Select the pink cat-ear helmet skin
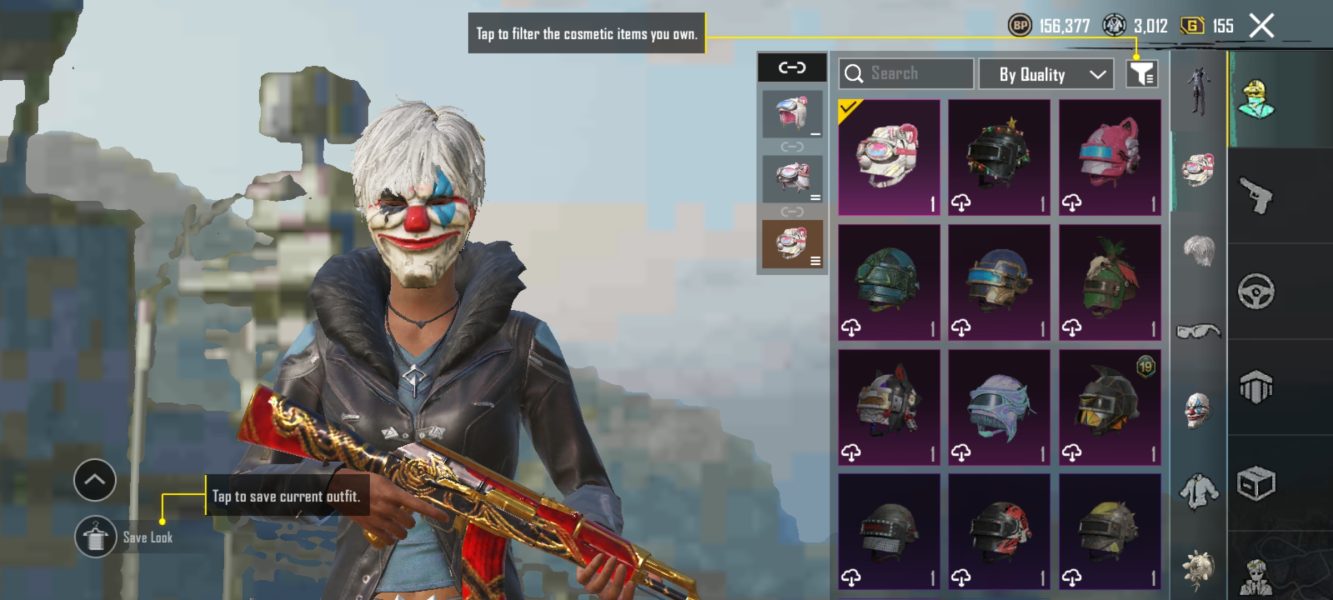Viewport: 1333px width, 600px height. pyautogui.click(x=1110, y=157)
